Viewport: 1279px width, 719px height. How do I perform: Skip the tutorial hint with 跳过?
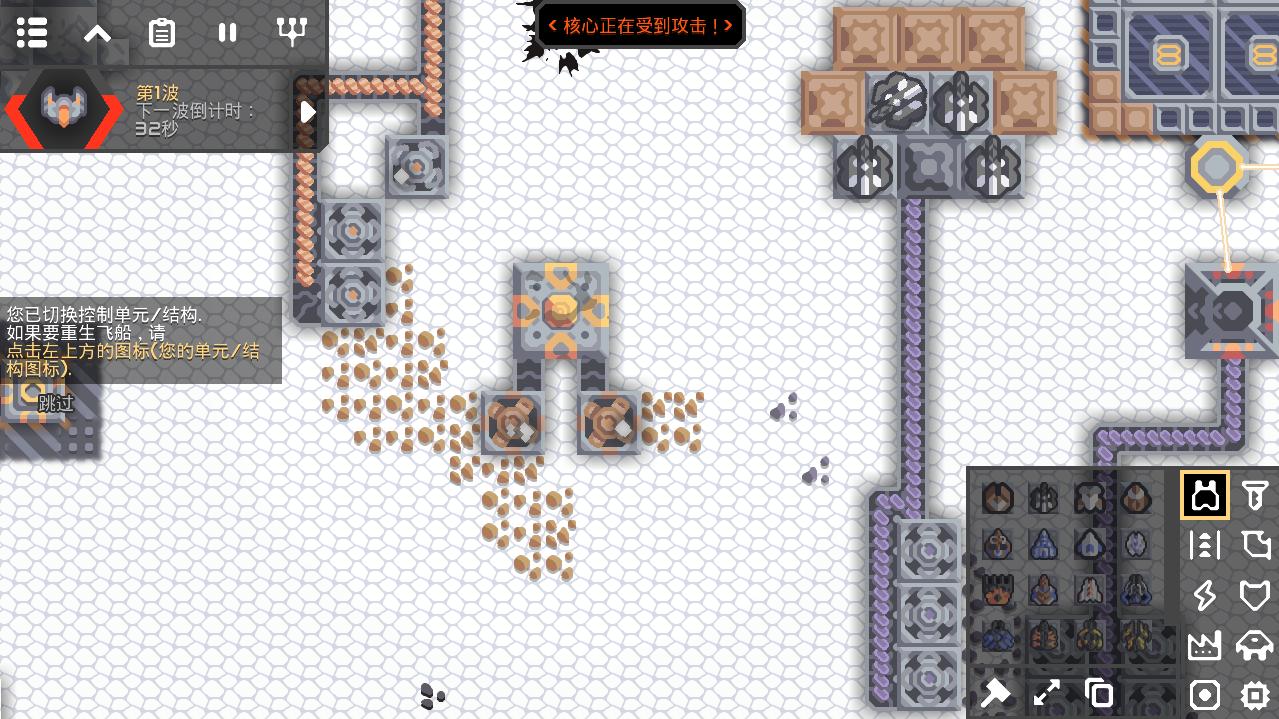coord(56,404)
